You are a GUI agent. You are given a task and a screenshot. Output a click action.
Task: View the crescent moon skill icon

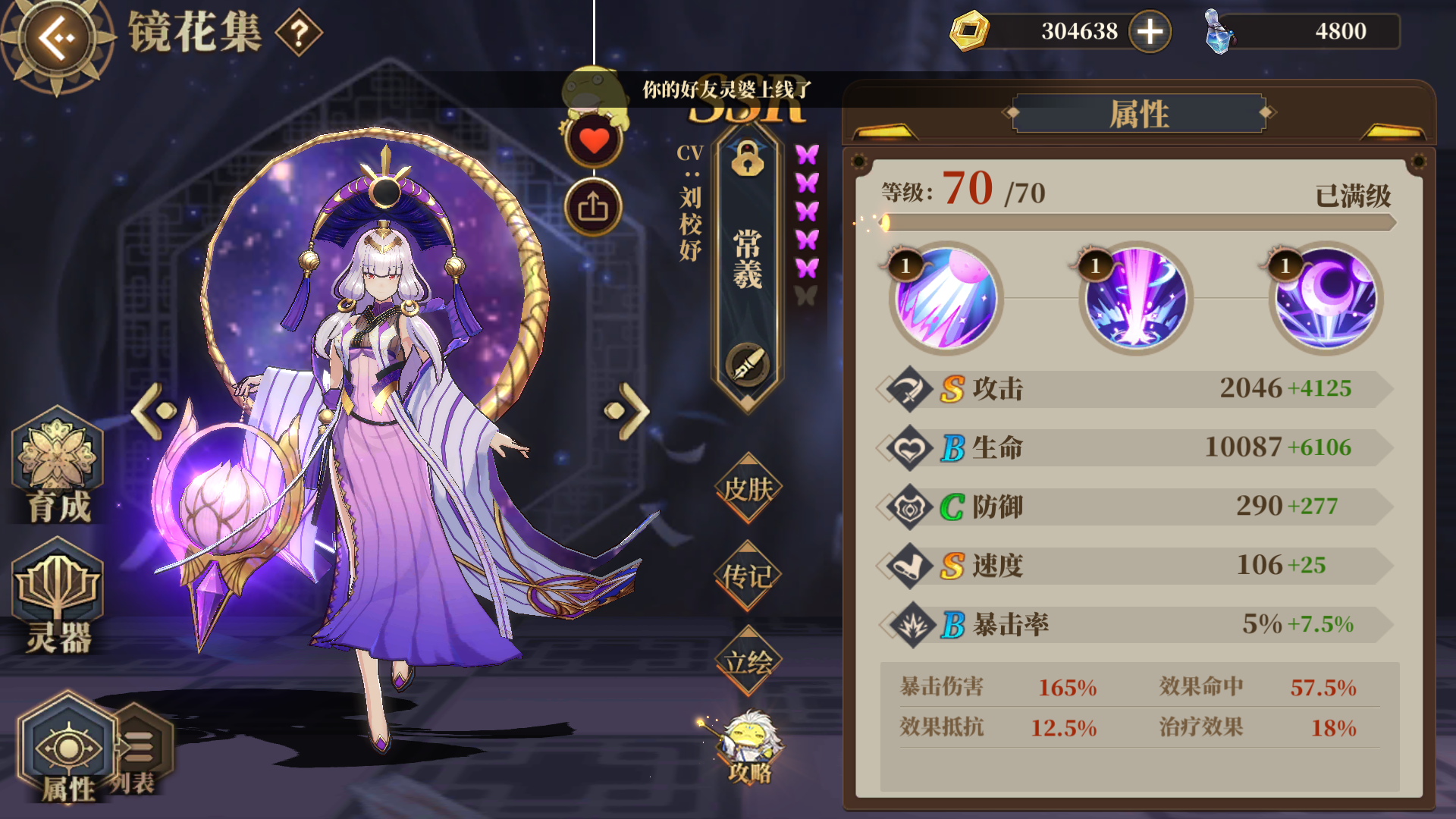tap(1323, 300)
